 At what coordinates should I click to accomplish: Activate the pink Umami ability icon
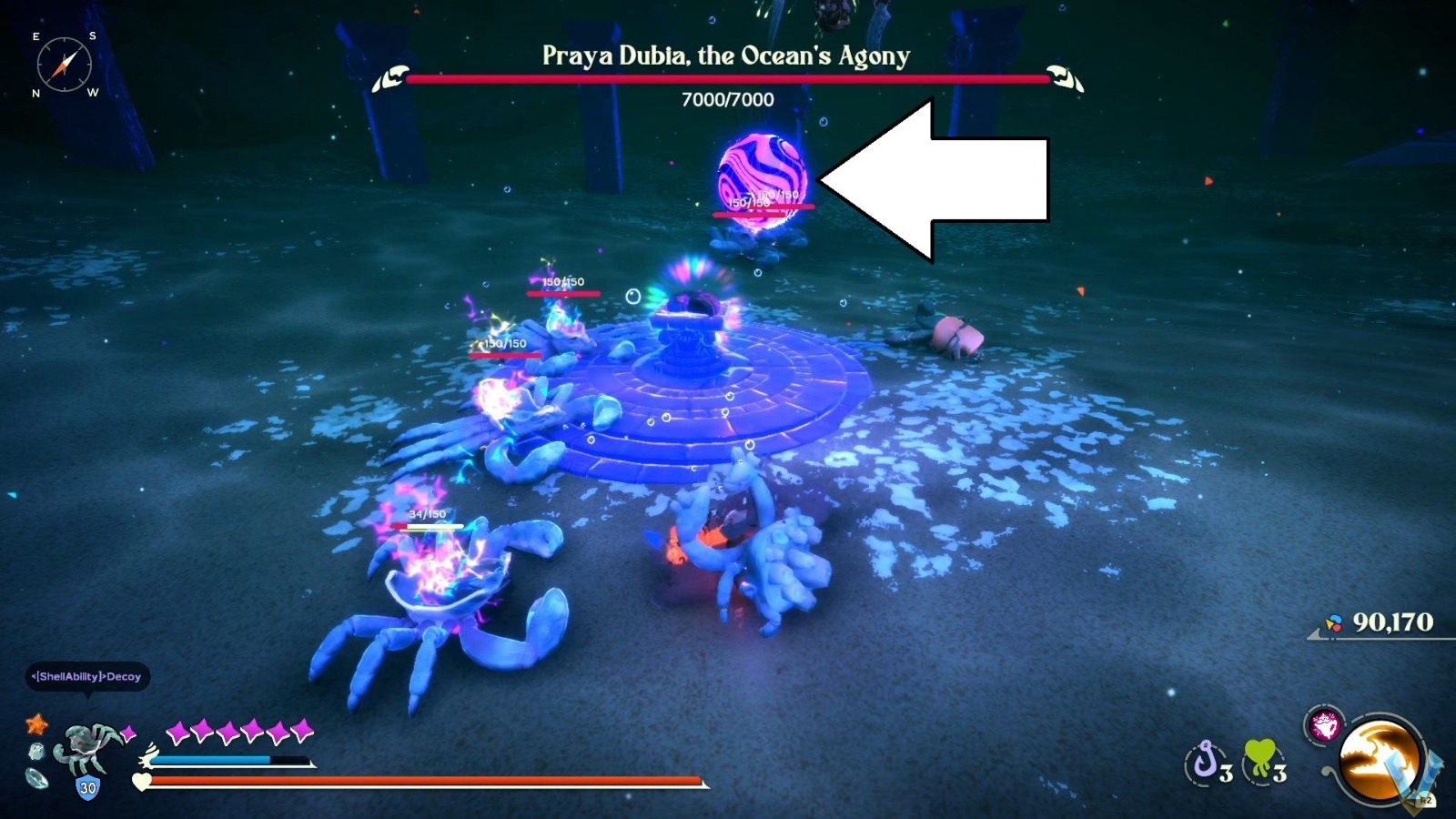(x=1324, y=724)
